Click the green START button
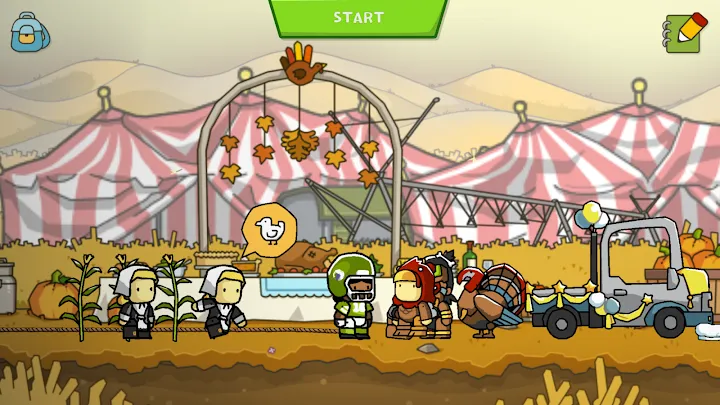This screenshot has width=720, height=405. point(358,17)
